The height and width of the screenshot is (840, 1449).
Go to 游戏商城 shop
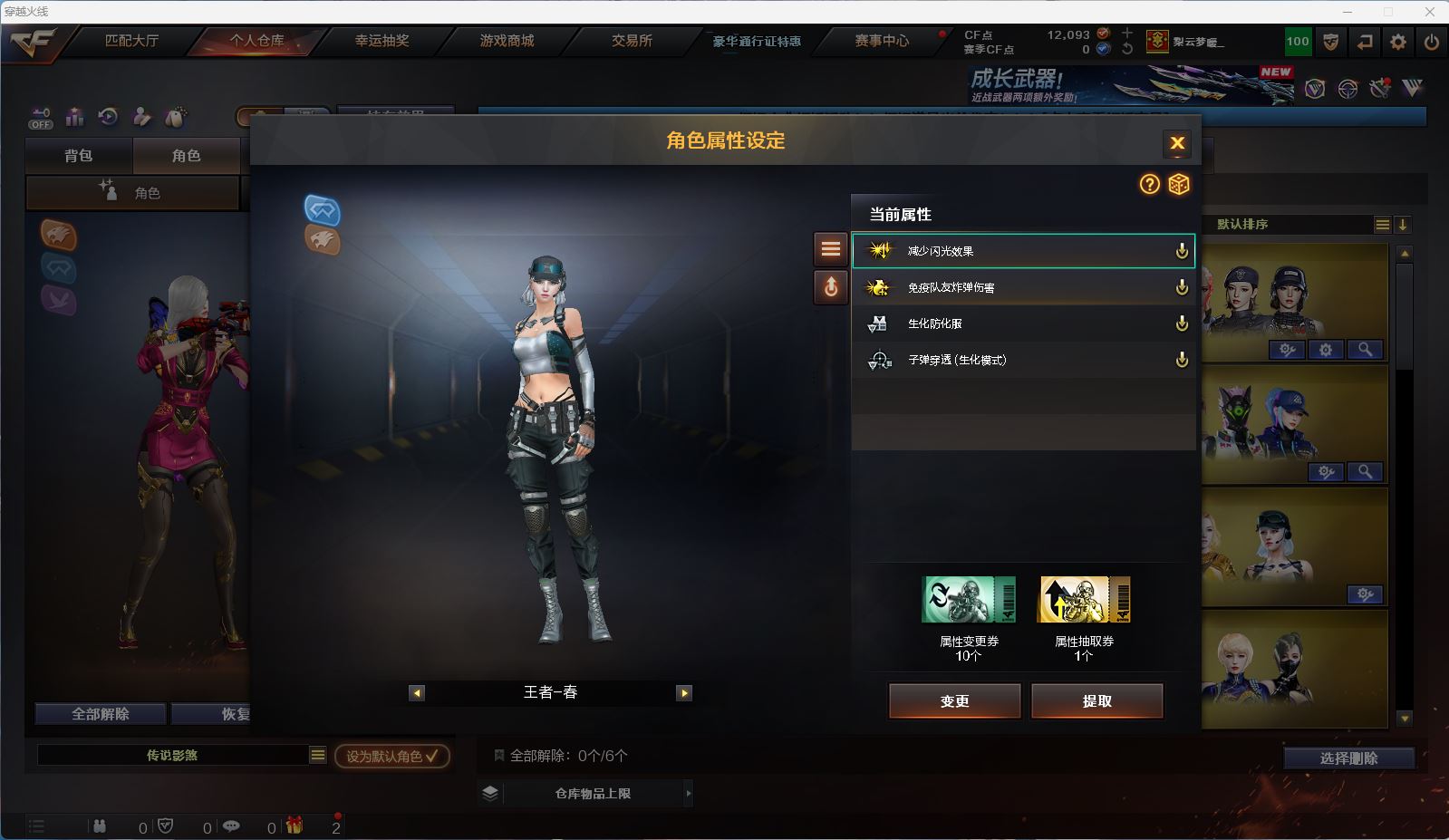pos(507,41)
